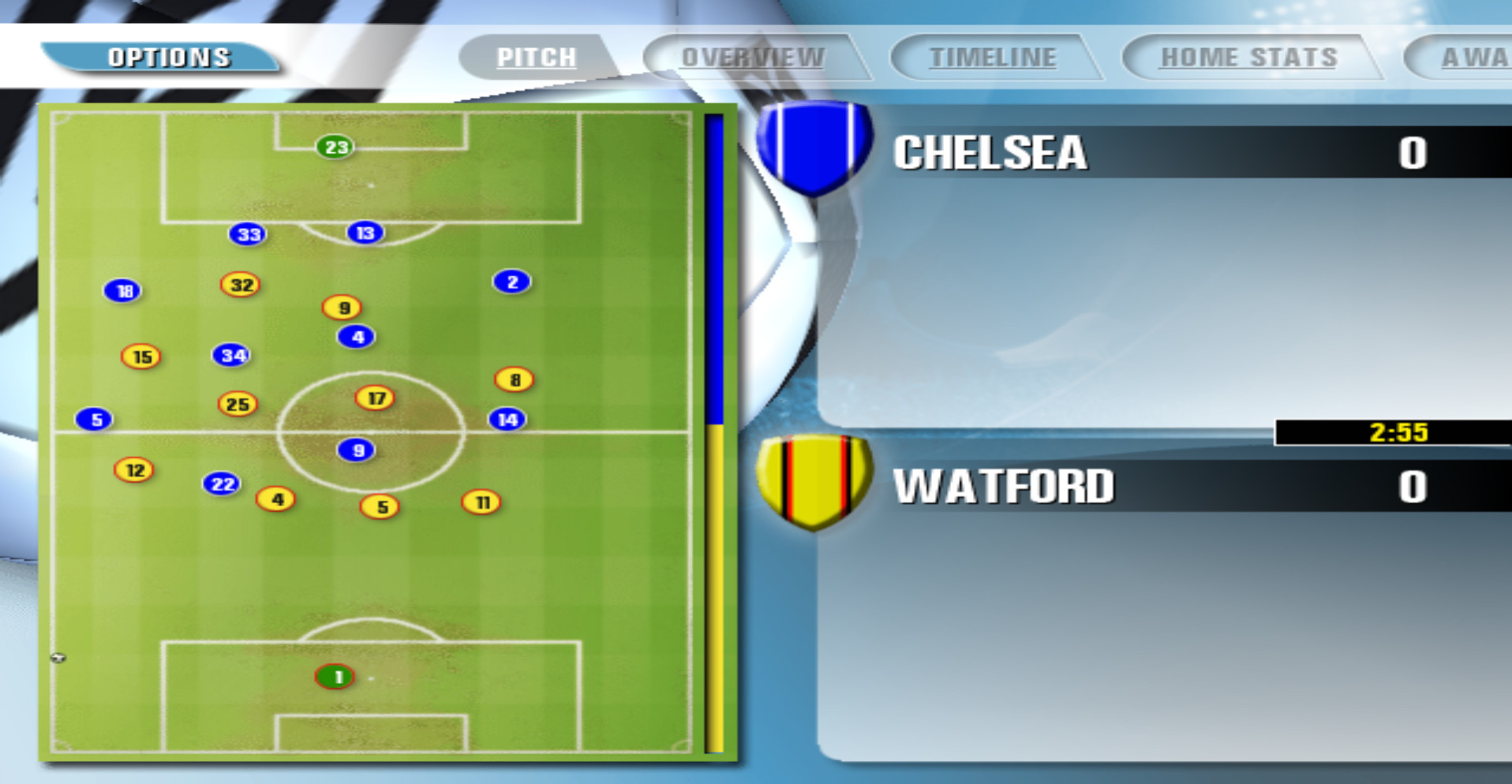
Task: Click Chelsea player 34 marker
Action: pos(231,356)
